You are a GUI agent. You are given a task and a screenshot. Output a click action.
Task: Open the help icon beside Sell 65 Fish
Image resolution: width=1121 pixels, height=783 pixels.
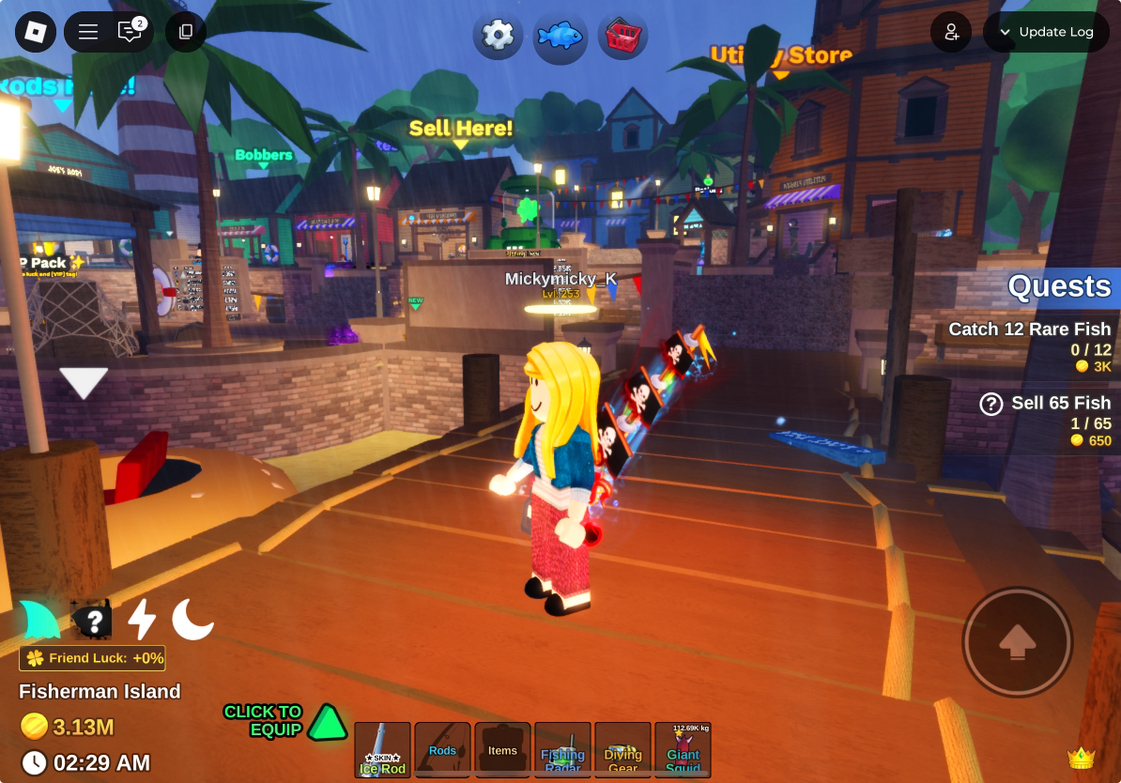[x=991, y=404]
